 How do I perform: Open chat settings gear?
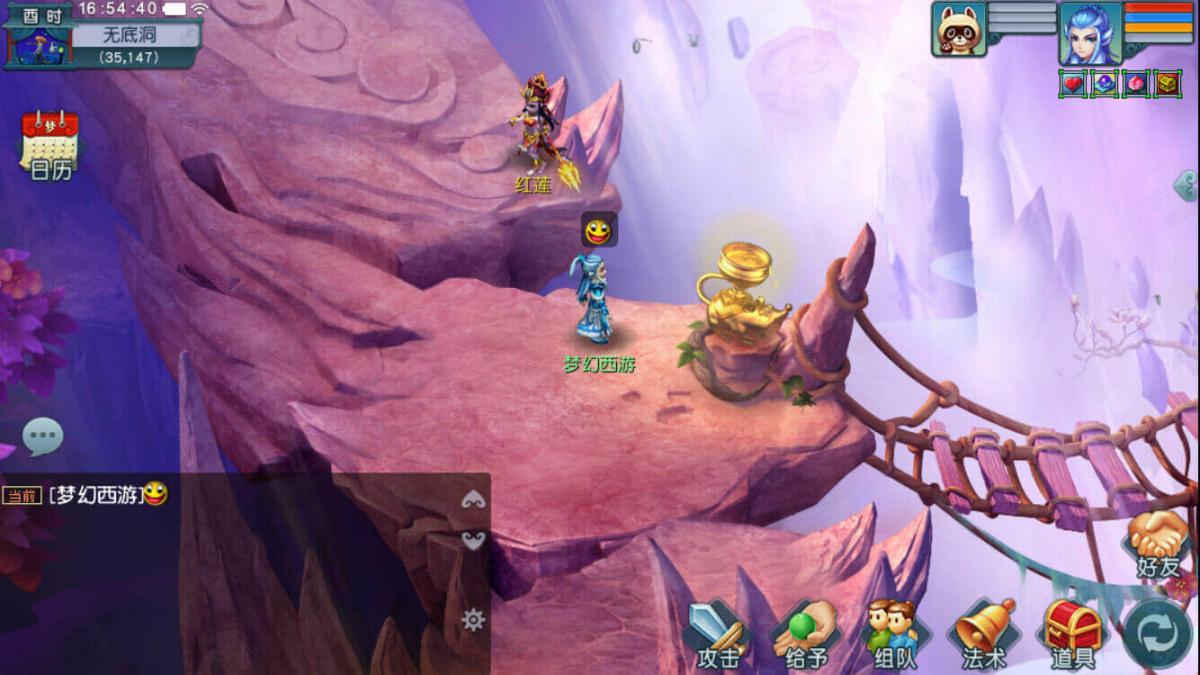point(473,620)
